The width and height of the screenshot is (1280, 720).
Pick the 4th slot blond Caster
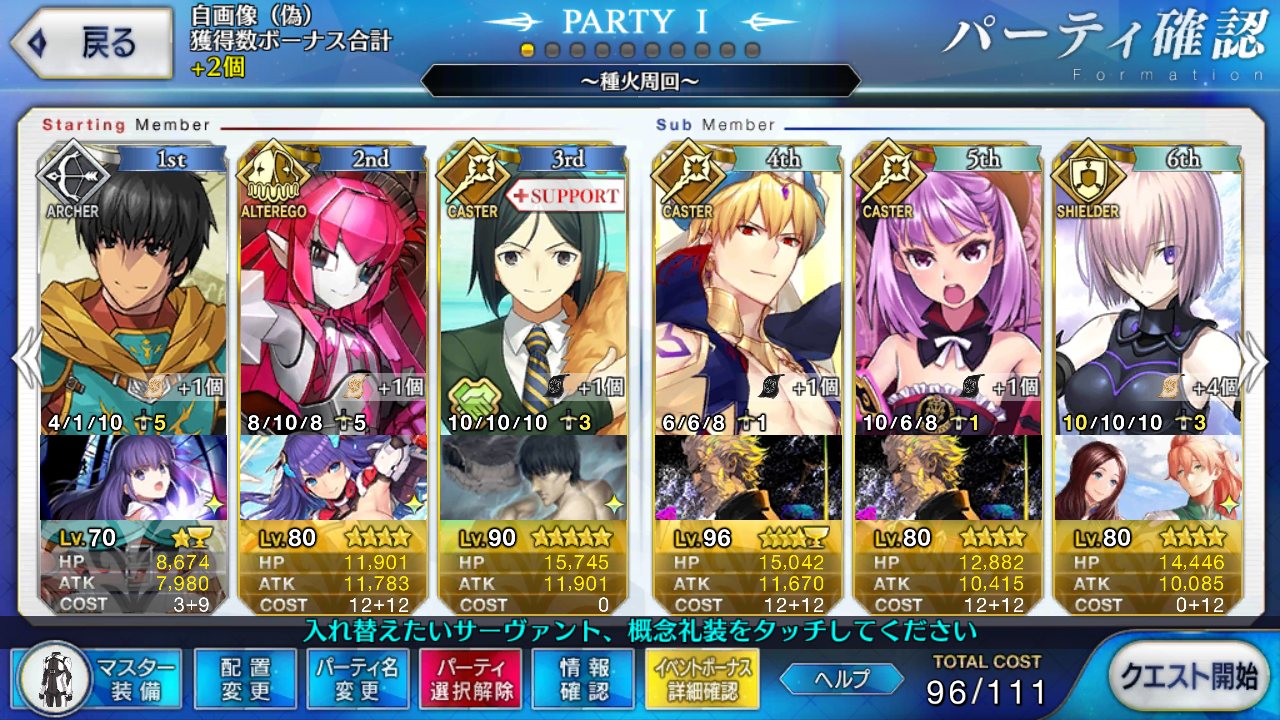pyautogui.click(x=747, y=290)
